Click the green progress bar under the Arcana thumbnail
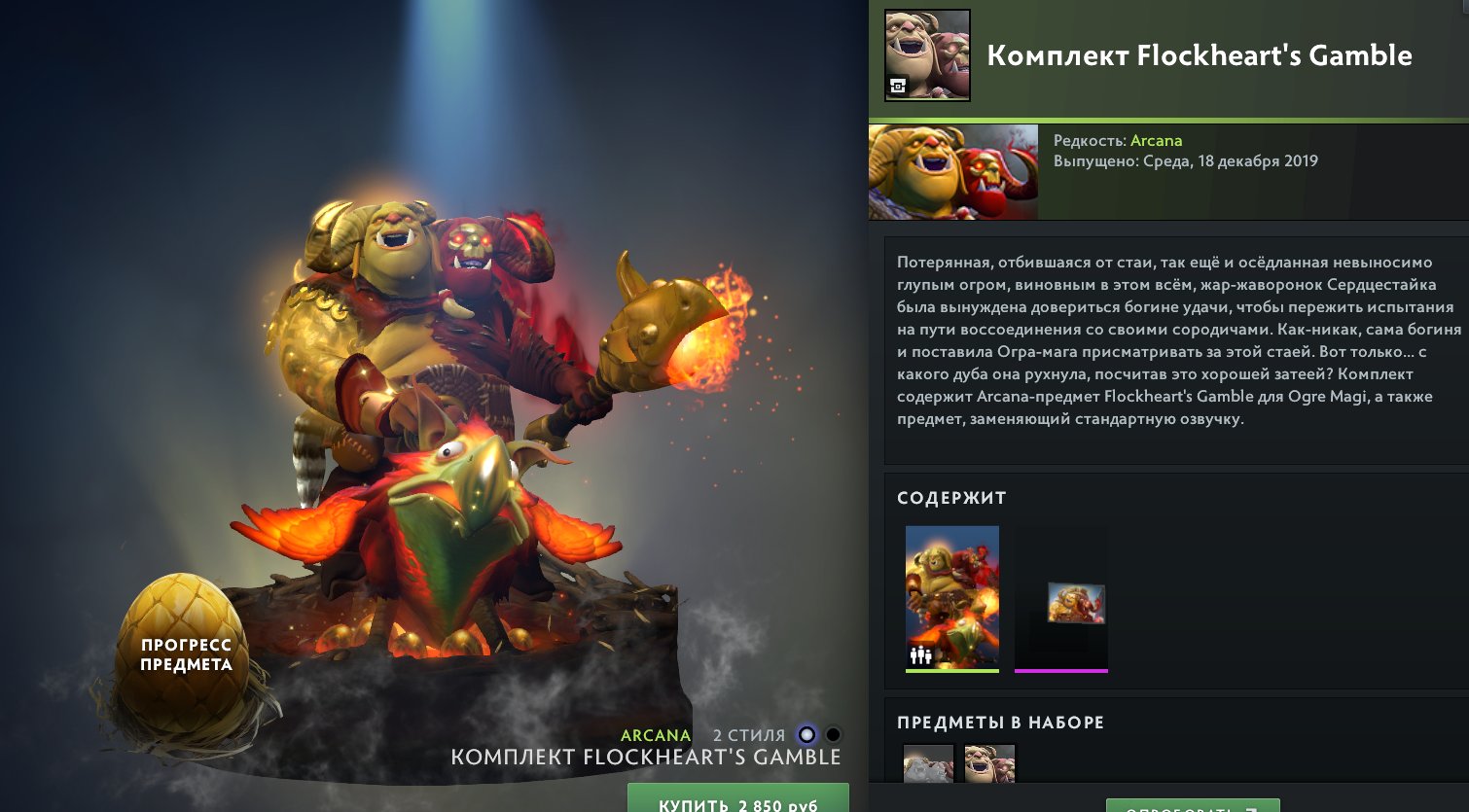Image resolution: width=1469 pixels, height=812 pixels. pos(952,671)
